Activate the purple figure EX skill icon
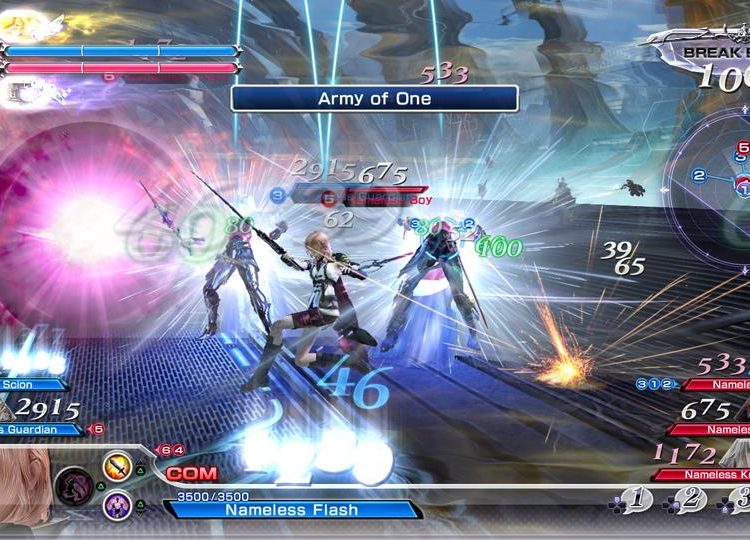Viewport: 750px width, 540px height. click(x=117, y=505)
